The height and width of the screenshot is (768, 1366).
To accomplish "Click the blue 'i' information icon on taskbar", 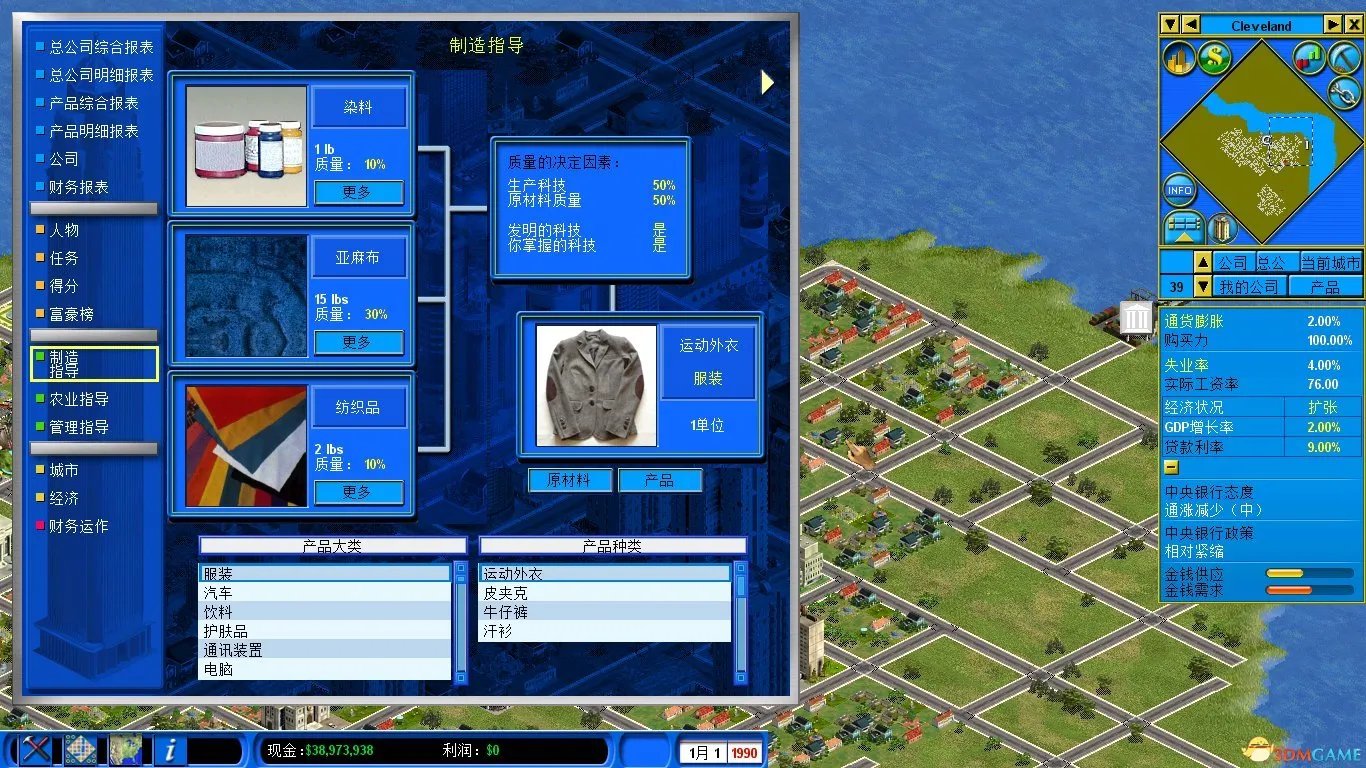I will click(x=170, y=748).
